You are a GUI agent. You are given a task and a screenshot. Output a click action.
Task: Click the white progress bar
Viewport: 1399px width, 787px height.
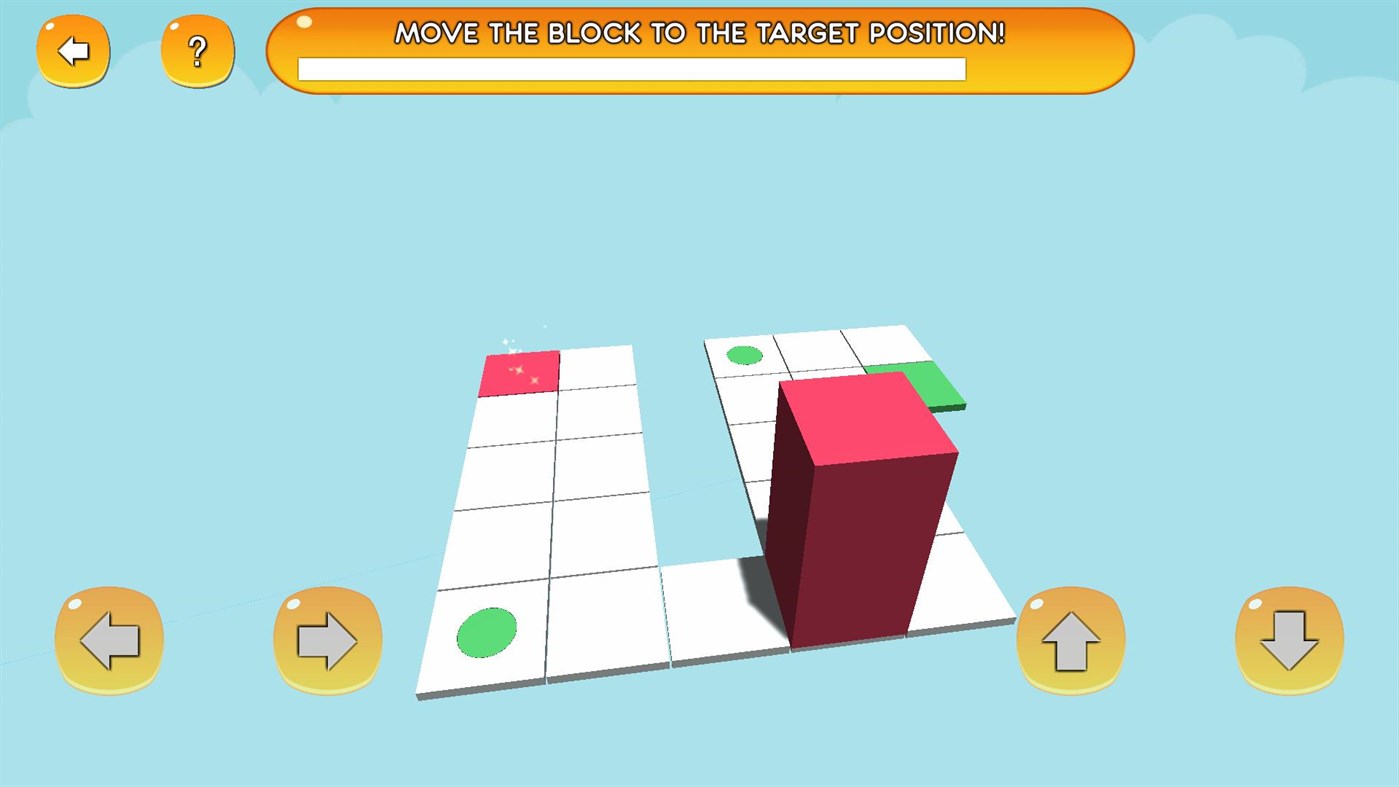(x=631, y=68)
